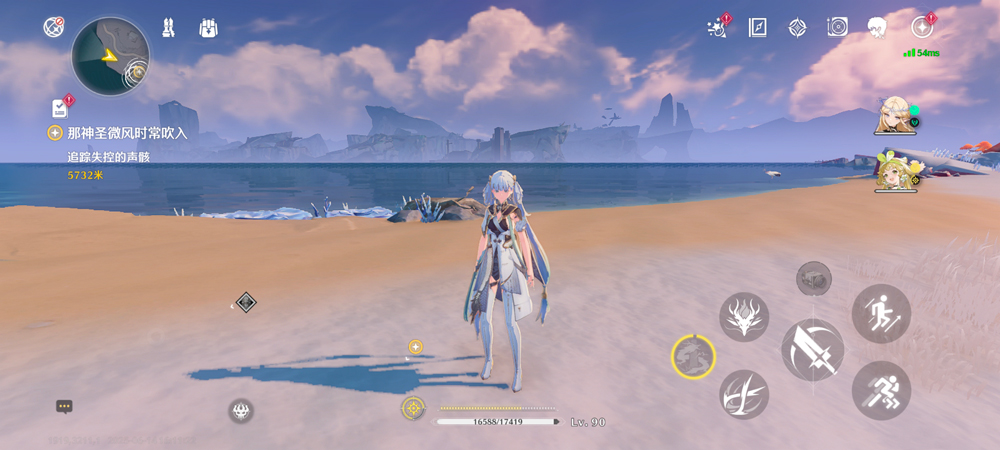Switch to the green flower-haired character
1000x450 pixels.
tap(893, 170)
